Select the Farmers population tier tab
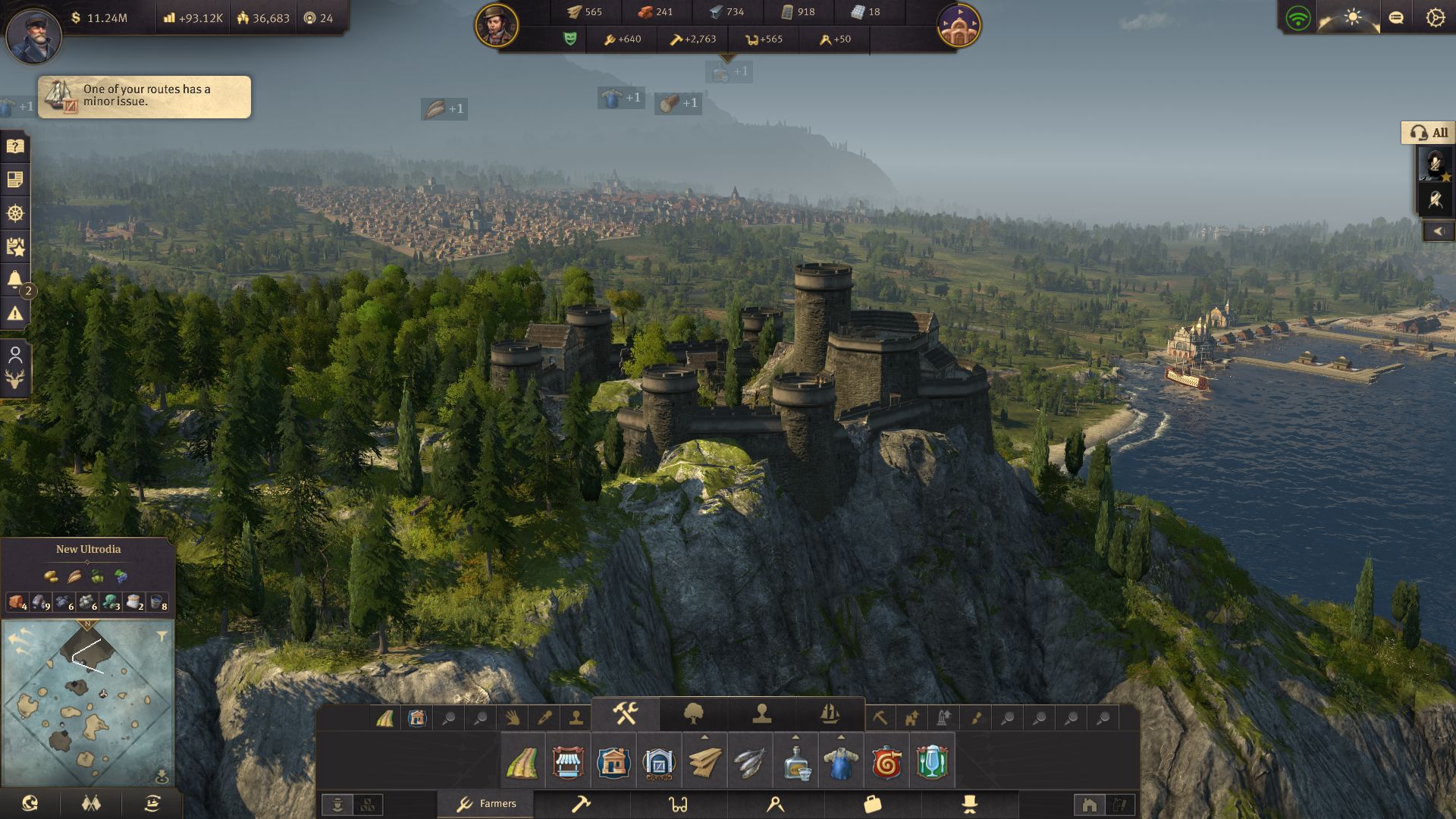 click(x=486, y=804)
